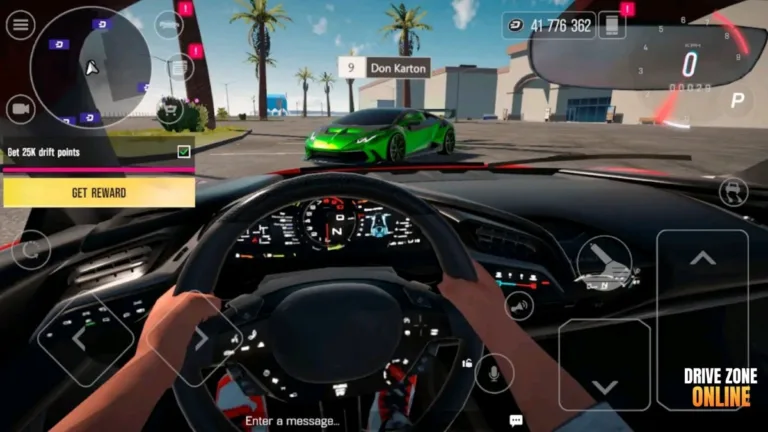Open the task list icon
This screenshot has width=768, height=432.
(x=180, y=67)
